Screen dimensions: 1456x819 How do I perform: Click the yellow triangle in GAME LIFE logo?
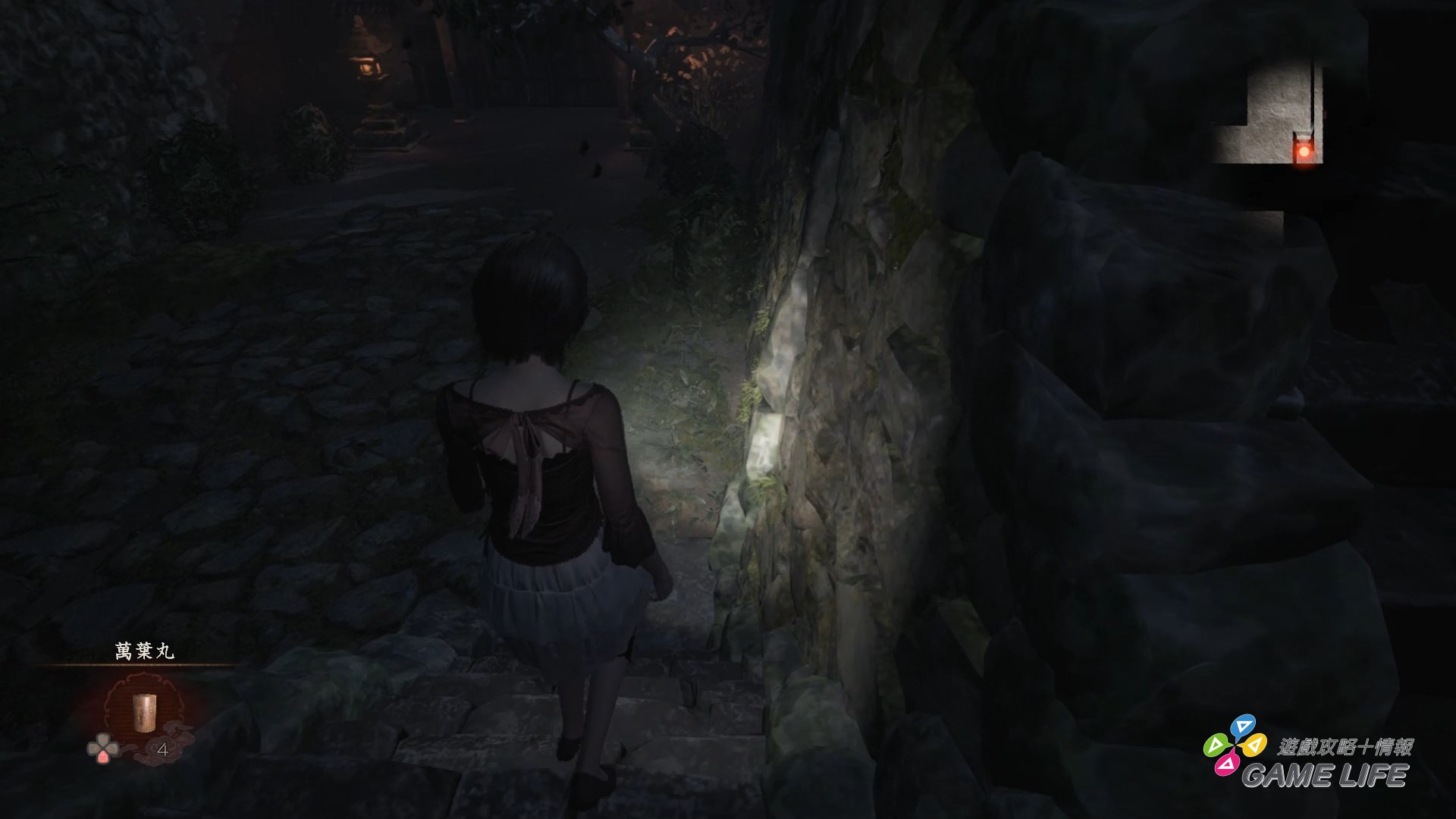(1254, 746)
